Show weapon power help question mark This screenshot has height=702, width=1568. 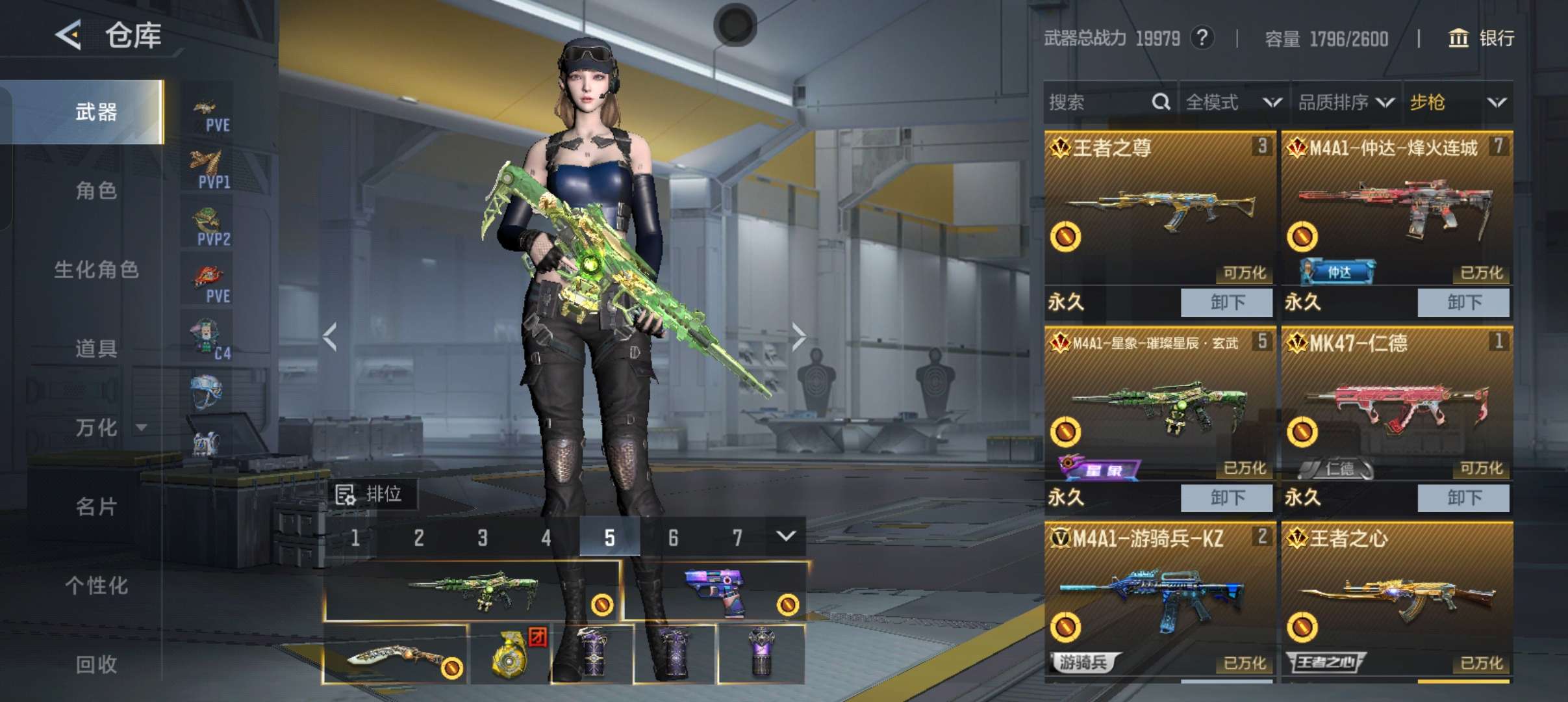tap(1202, 38)
